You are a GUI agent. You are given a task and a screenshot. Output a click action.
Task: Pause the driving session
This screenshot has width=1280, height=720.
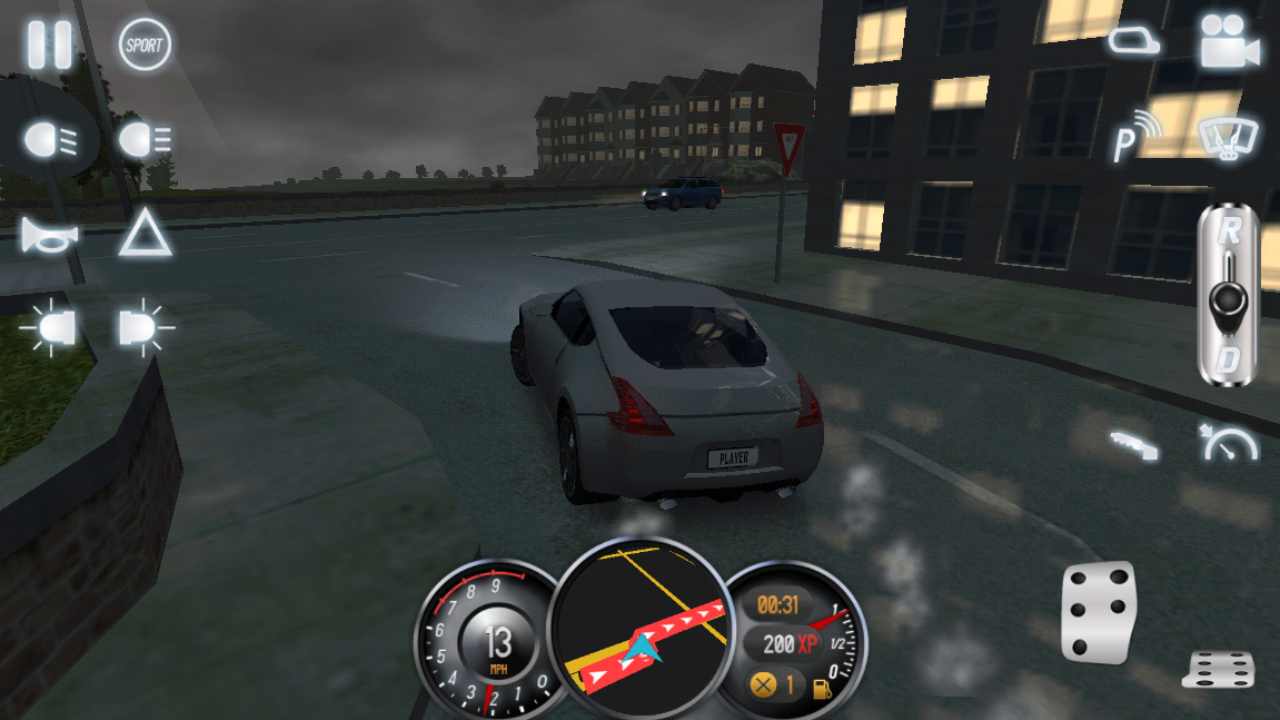(x=47, y=45)
